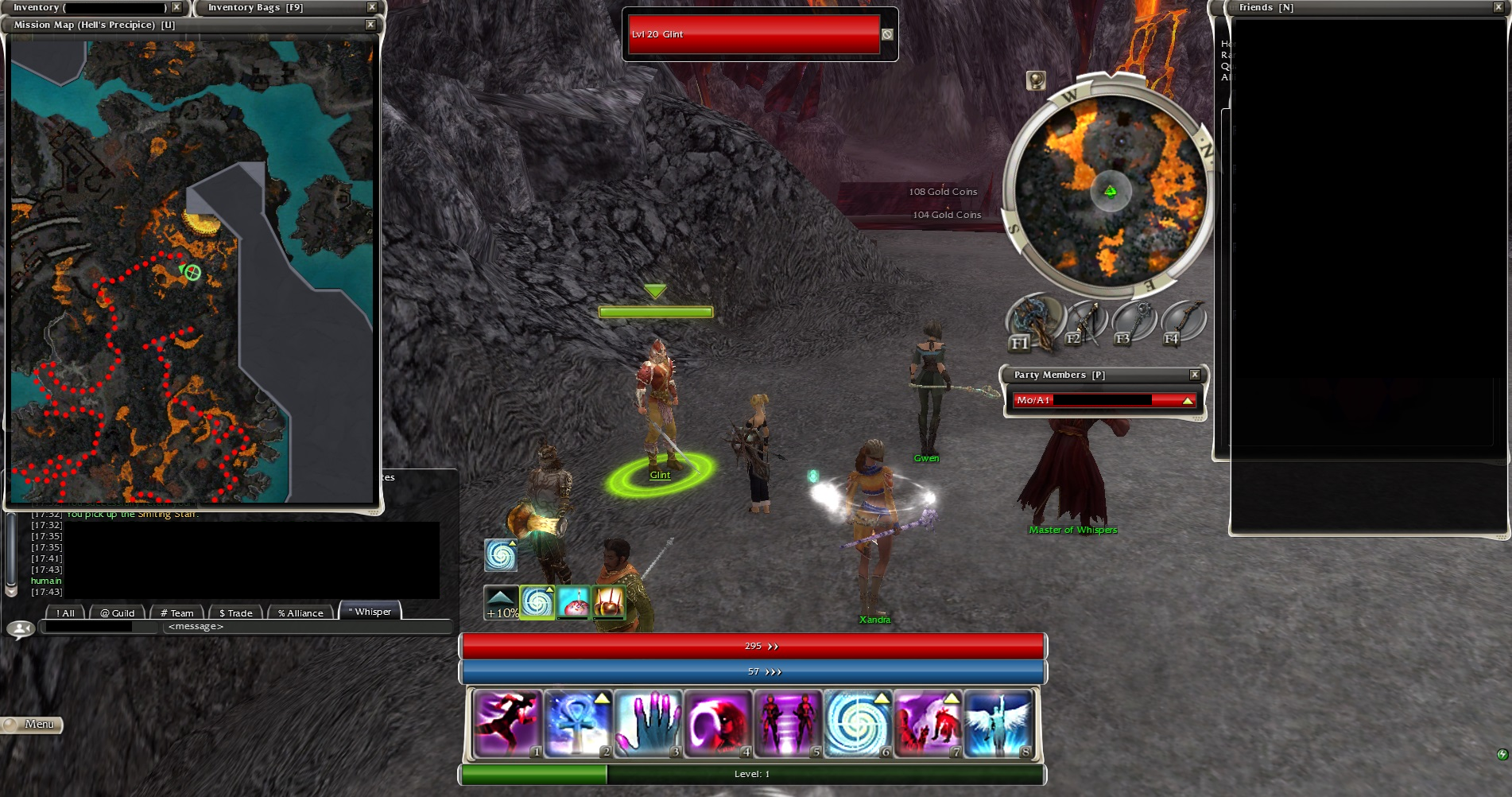Activate the glowing hand skill in slot 3
Viewport: 1512px width, 797px height.
(648, 722)
